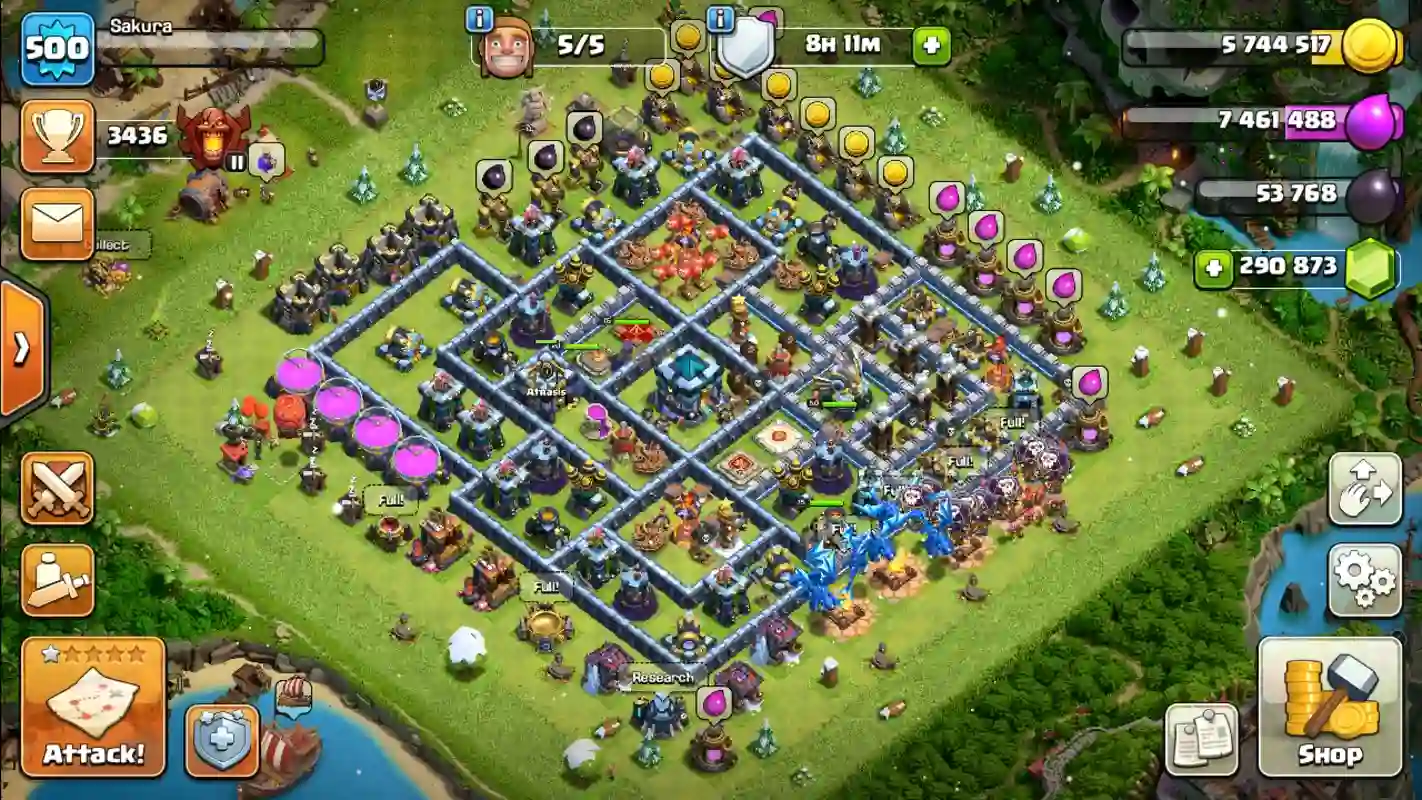Screen dimensions: 1422x800
Task: Tap the Attack! map button
Action: (93, 707)
